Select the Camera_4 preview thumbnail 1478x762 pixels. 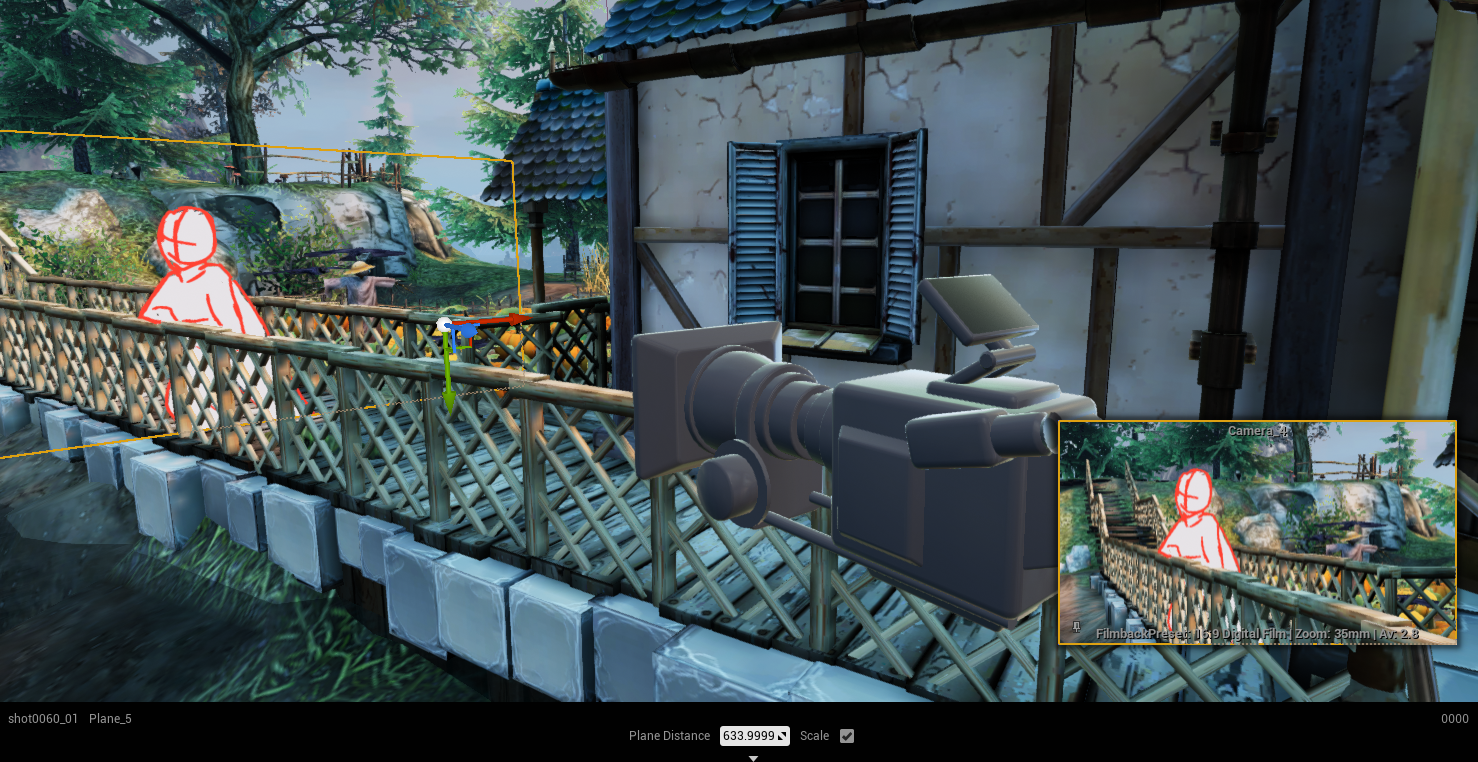(1257, 532)
